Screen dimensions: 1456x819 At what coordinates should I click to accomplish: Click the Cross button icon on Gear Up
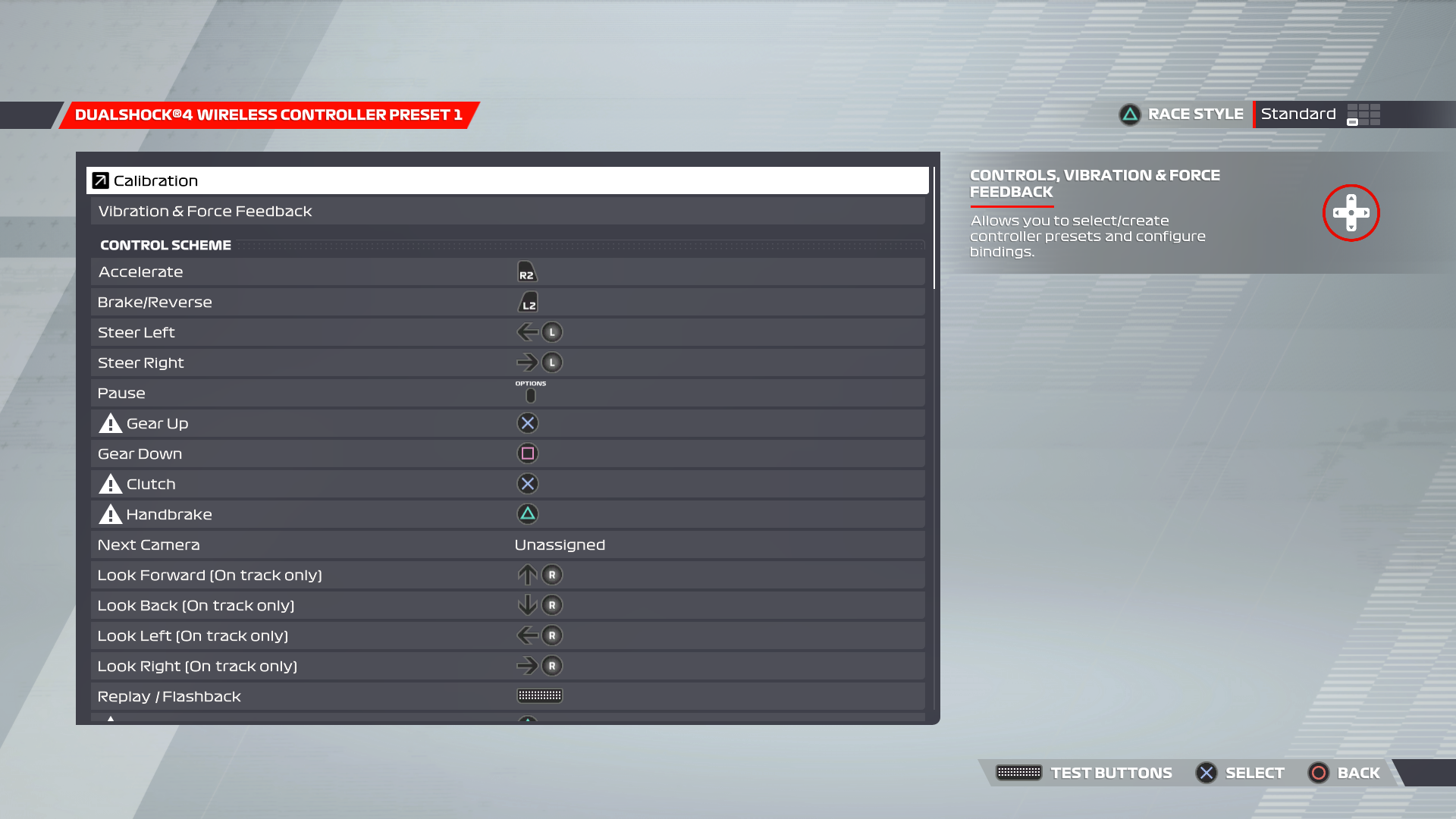point(528,423)
